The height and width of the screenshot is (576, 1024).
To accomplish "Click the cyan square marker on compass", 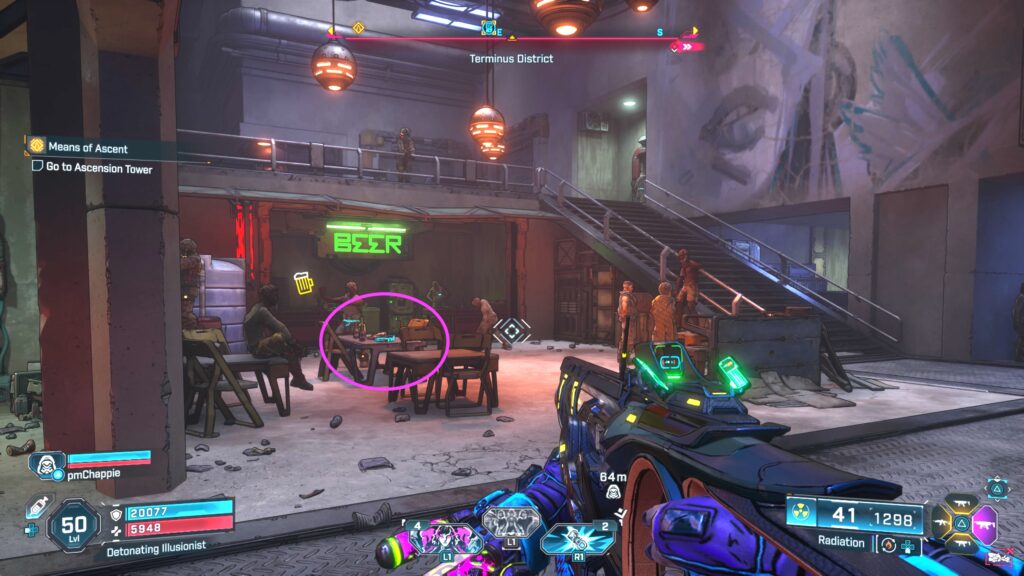I will 489,28.
